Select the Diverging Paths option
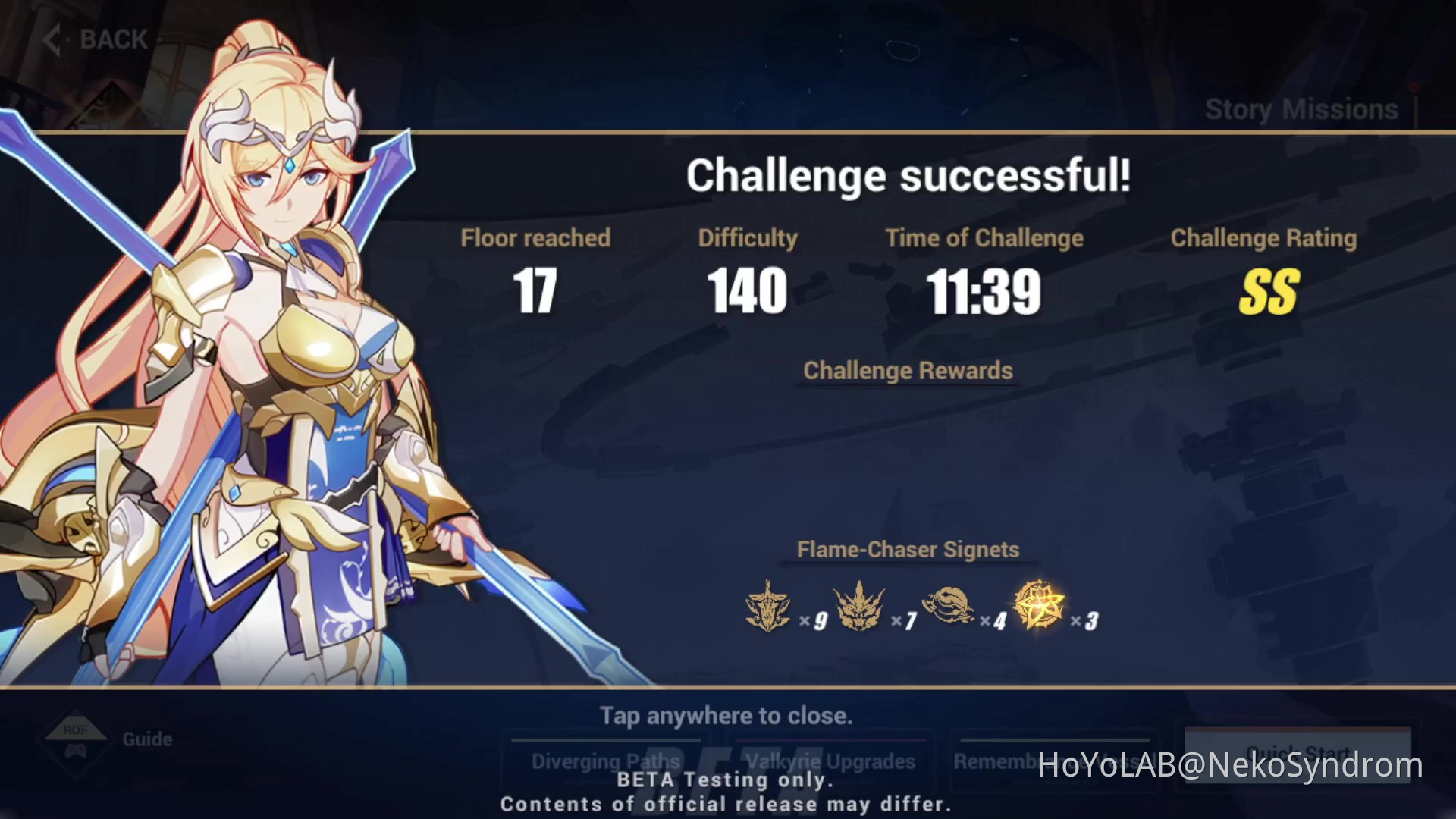Screen dimensions: 1456x819 tap(606, 761)
